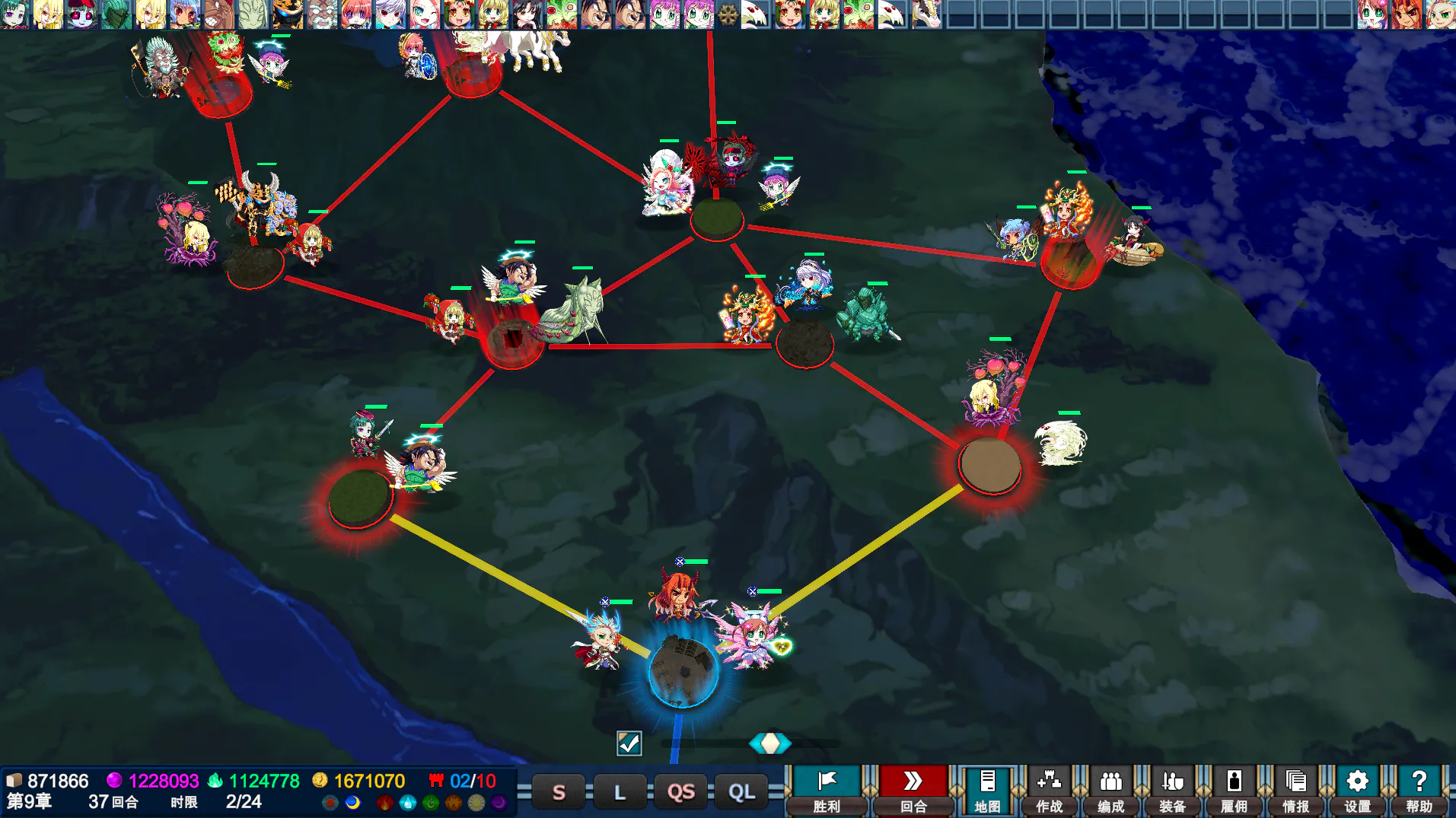This screenshot has height=818, width=1456.
Task: Open the 编成 formation menu
Action: click(1110, 791)
